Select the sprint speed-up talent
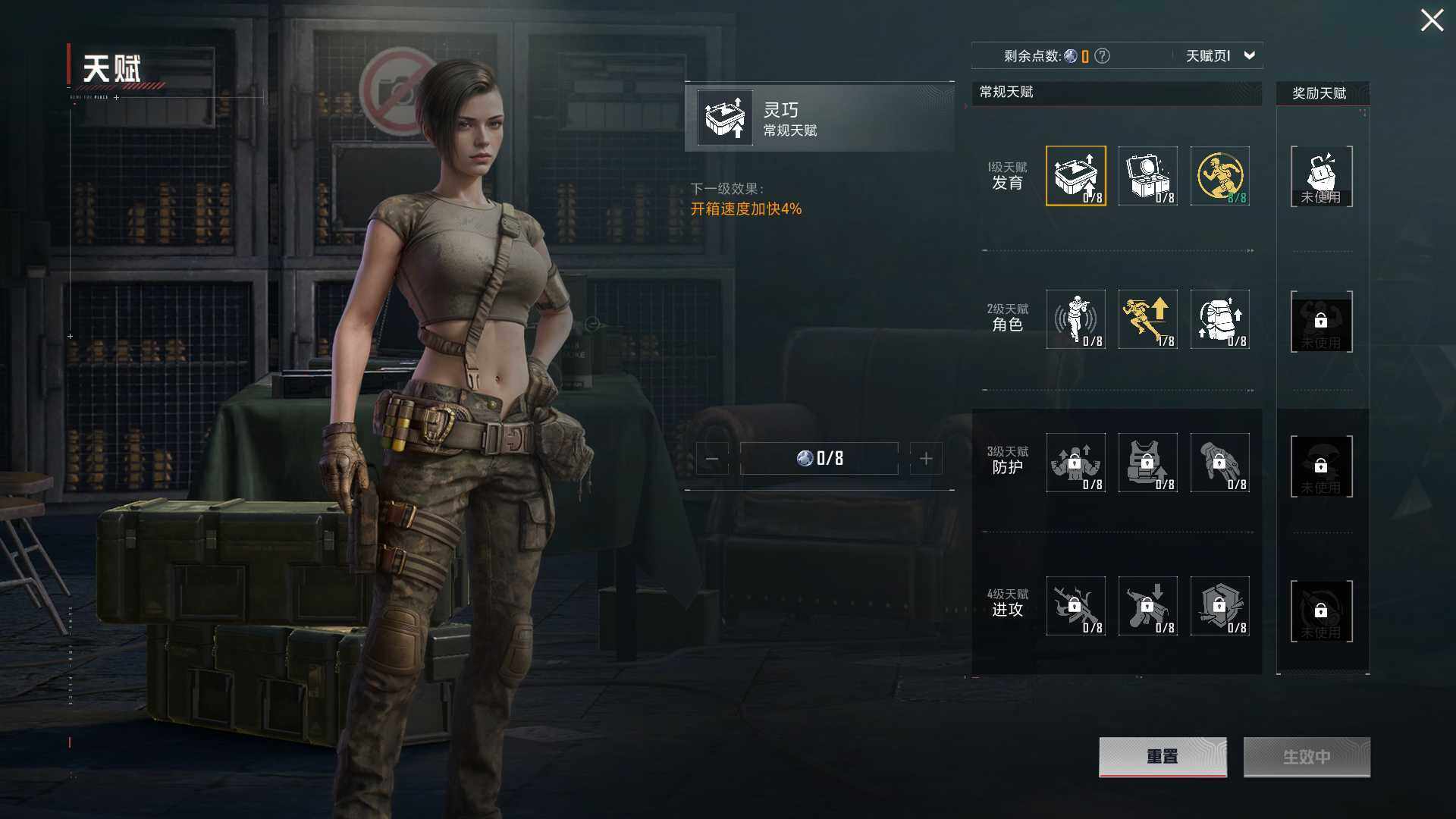 tap(1147, 319)
